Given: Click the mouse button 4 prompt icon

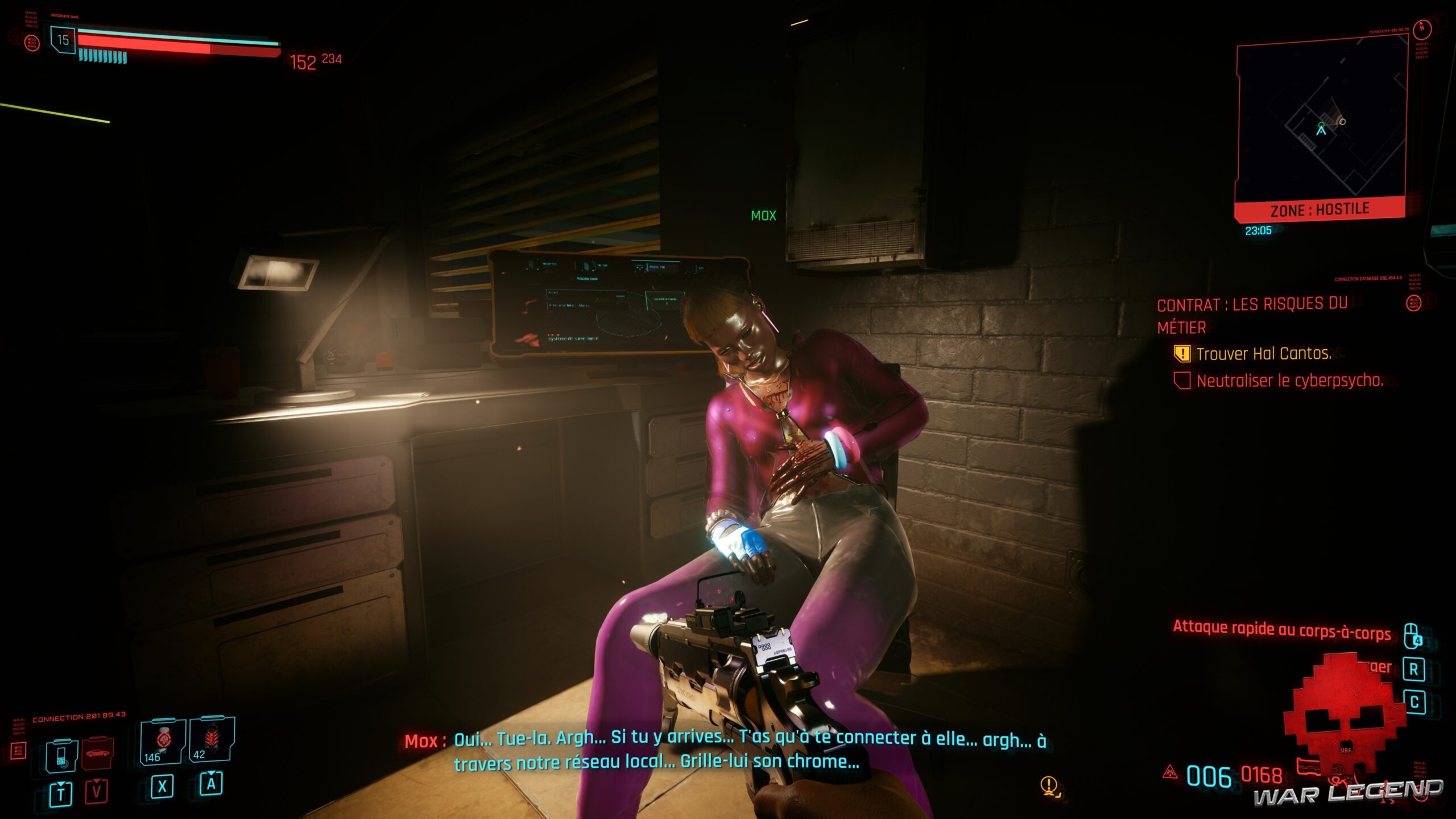Looking at the screenshot, I should coord(1412,635).
